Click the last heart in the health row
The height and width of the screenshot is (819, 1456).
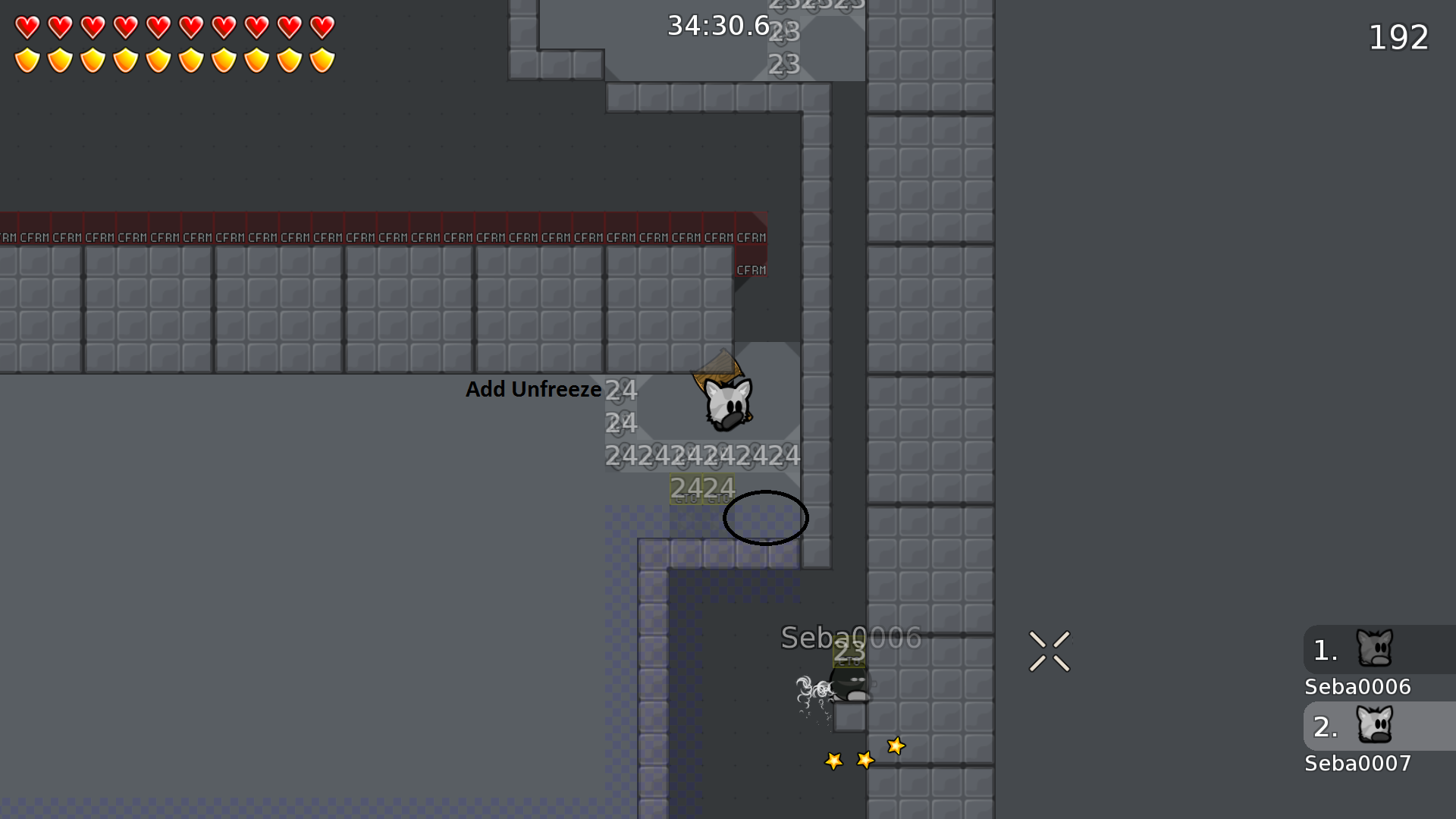(321, 27)
